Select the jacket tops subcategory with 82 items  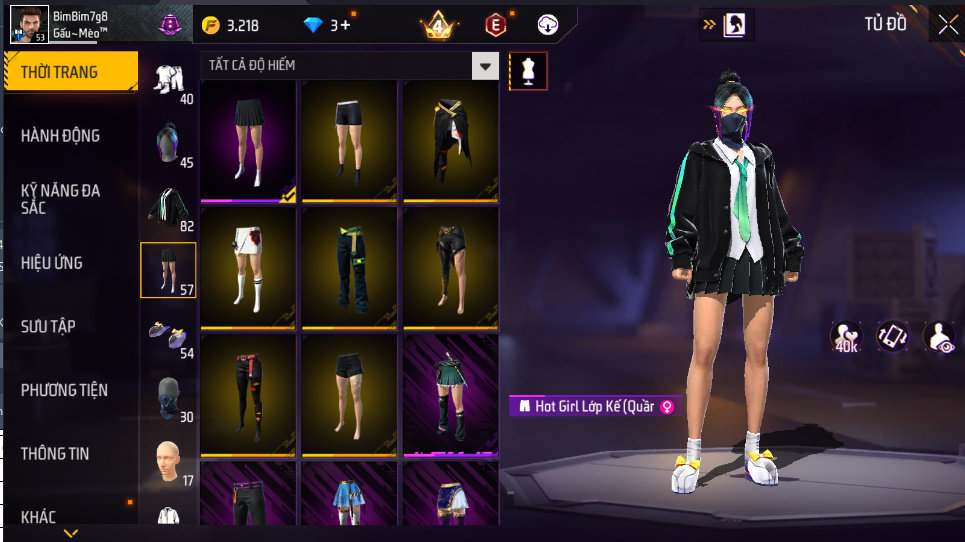168,206
